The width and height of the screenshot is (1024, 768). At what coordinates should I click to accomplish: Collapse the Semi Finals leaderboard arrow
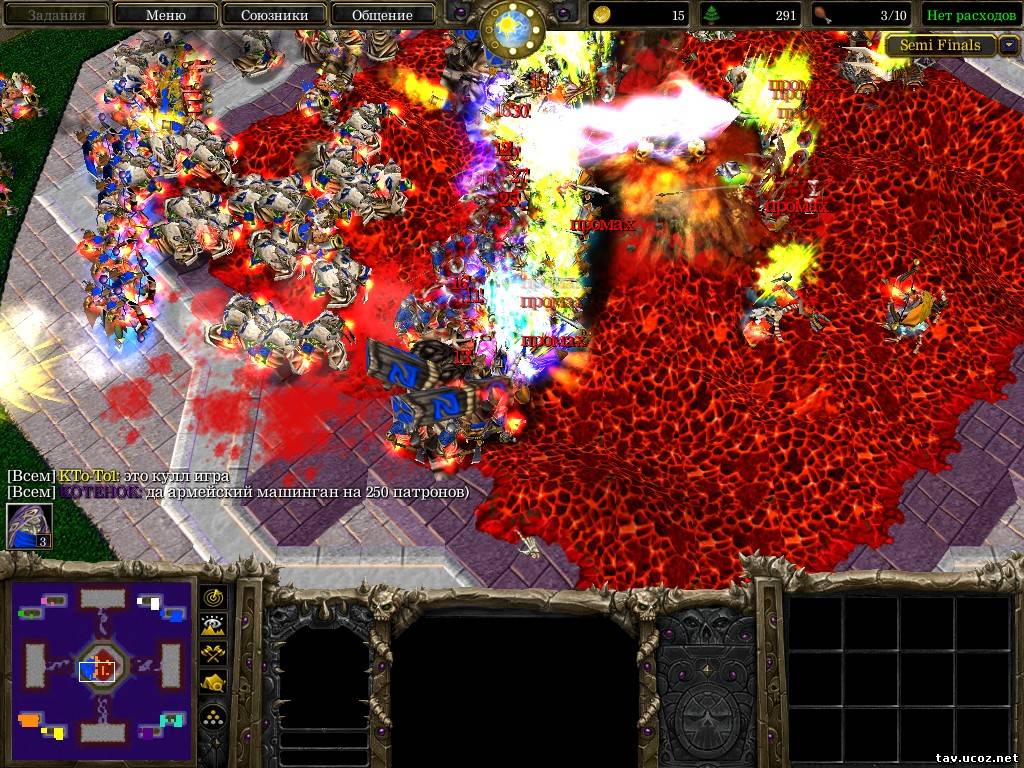pos(1009,45)
